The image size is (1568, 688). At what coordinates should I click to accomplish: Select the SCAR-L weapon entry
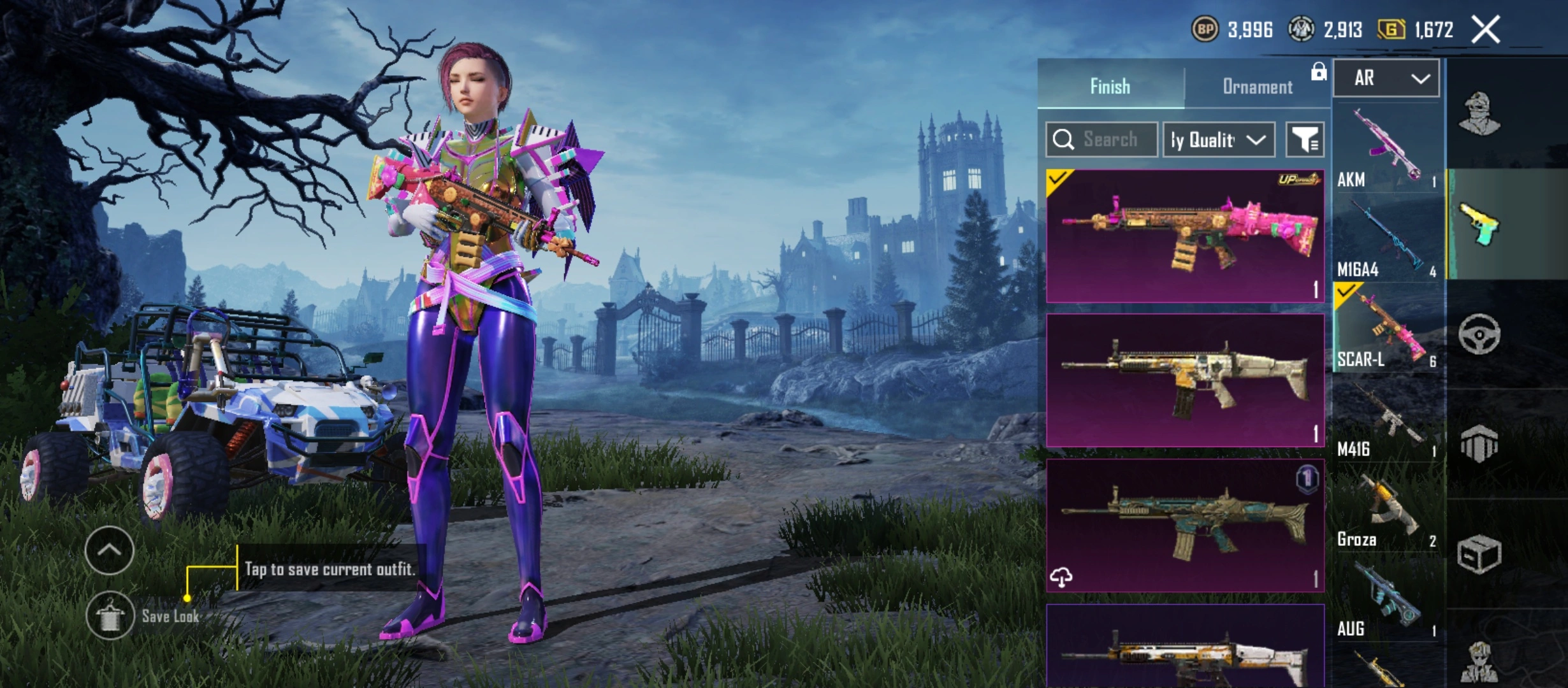coord(1387,329)
